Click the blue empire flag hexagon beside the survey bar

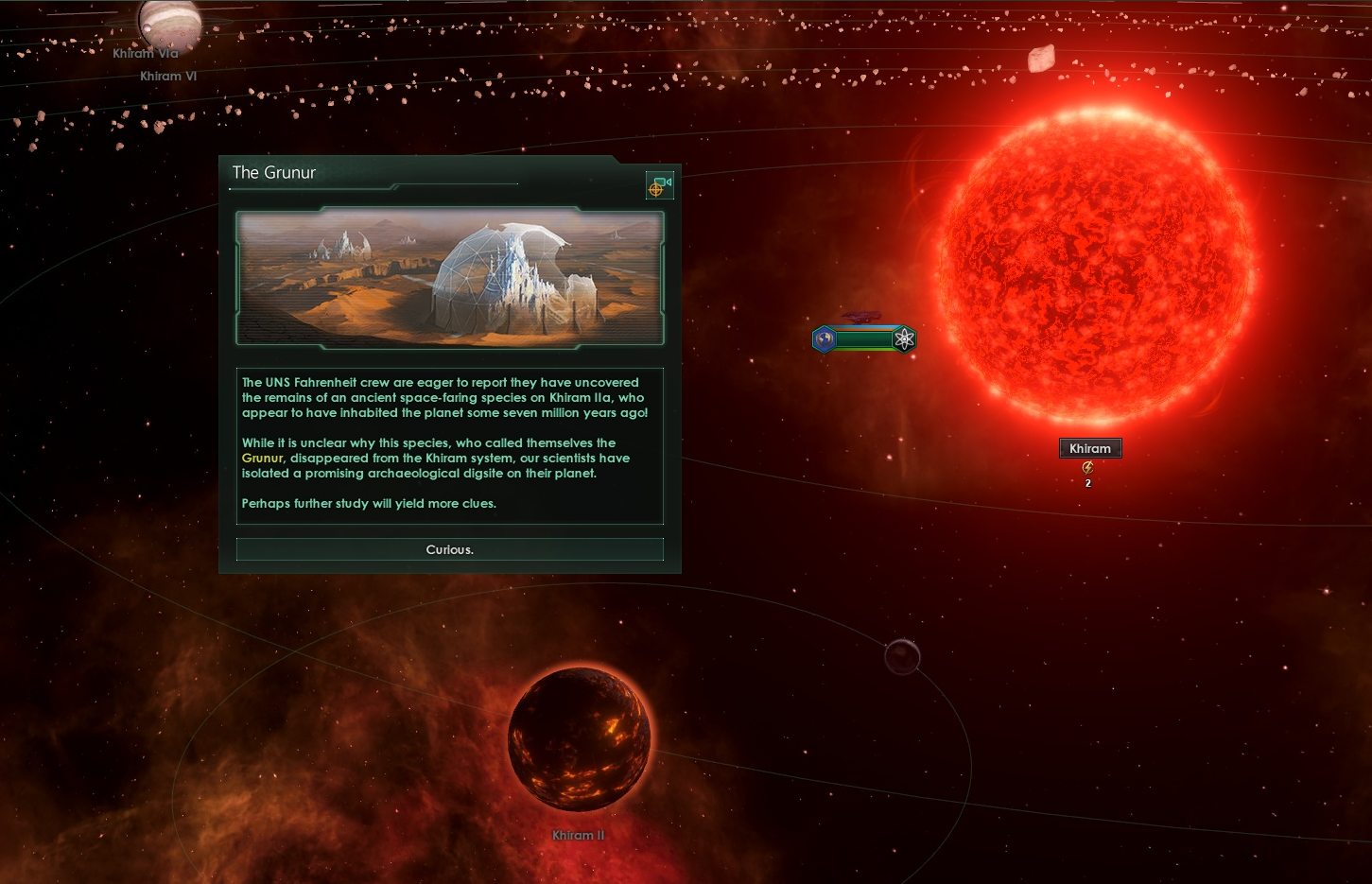point(823,338)
